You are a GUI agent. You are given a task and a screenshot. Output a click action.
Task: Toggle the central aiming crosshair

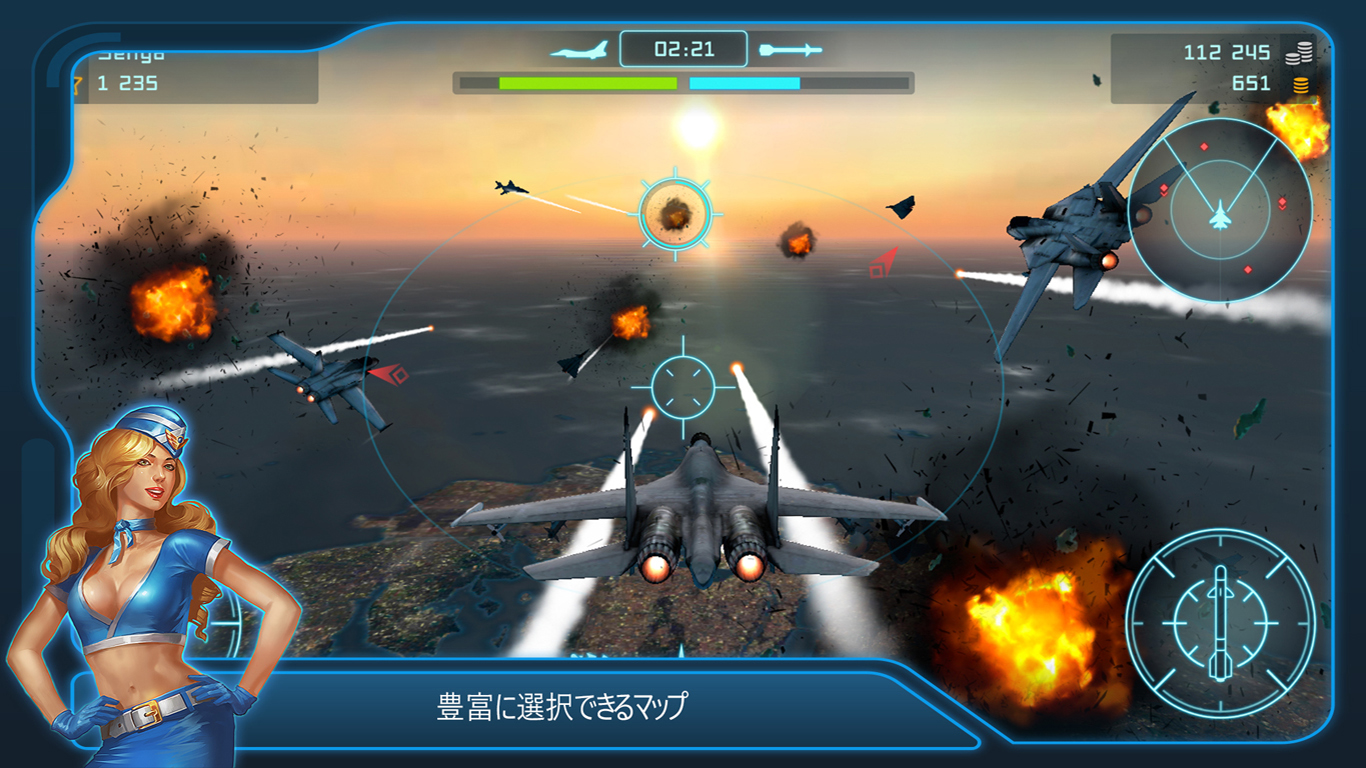pyautogui.click(x=683, y=385)
